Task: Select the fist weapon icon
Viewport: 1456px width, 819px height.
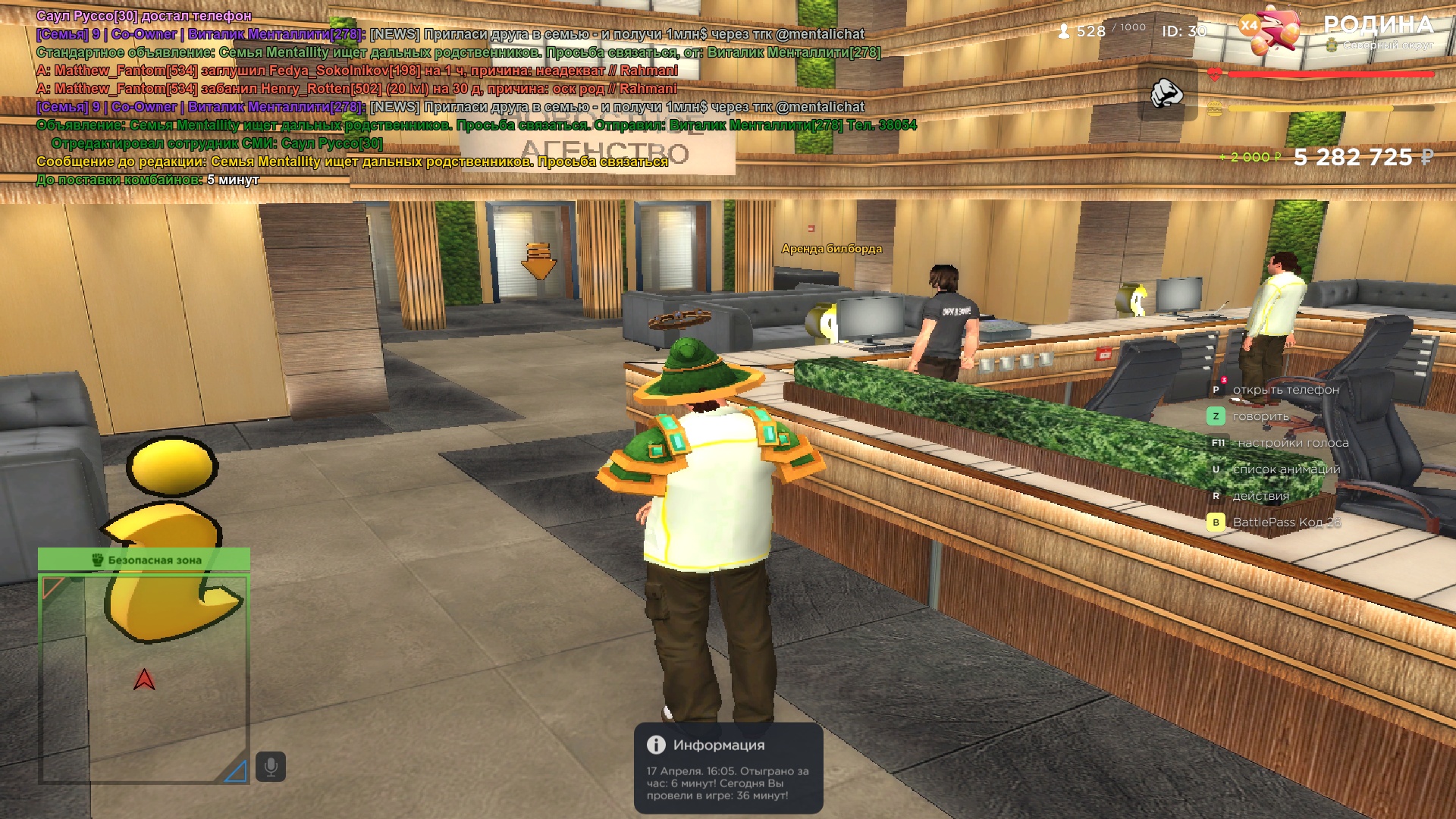Action: tap(1166, 93)
